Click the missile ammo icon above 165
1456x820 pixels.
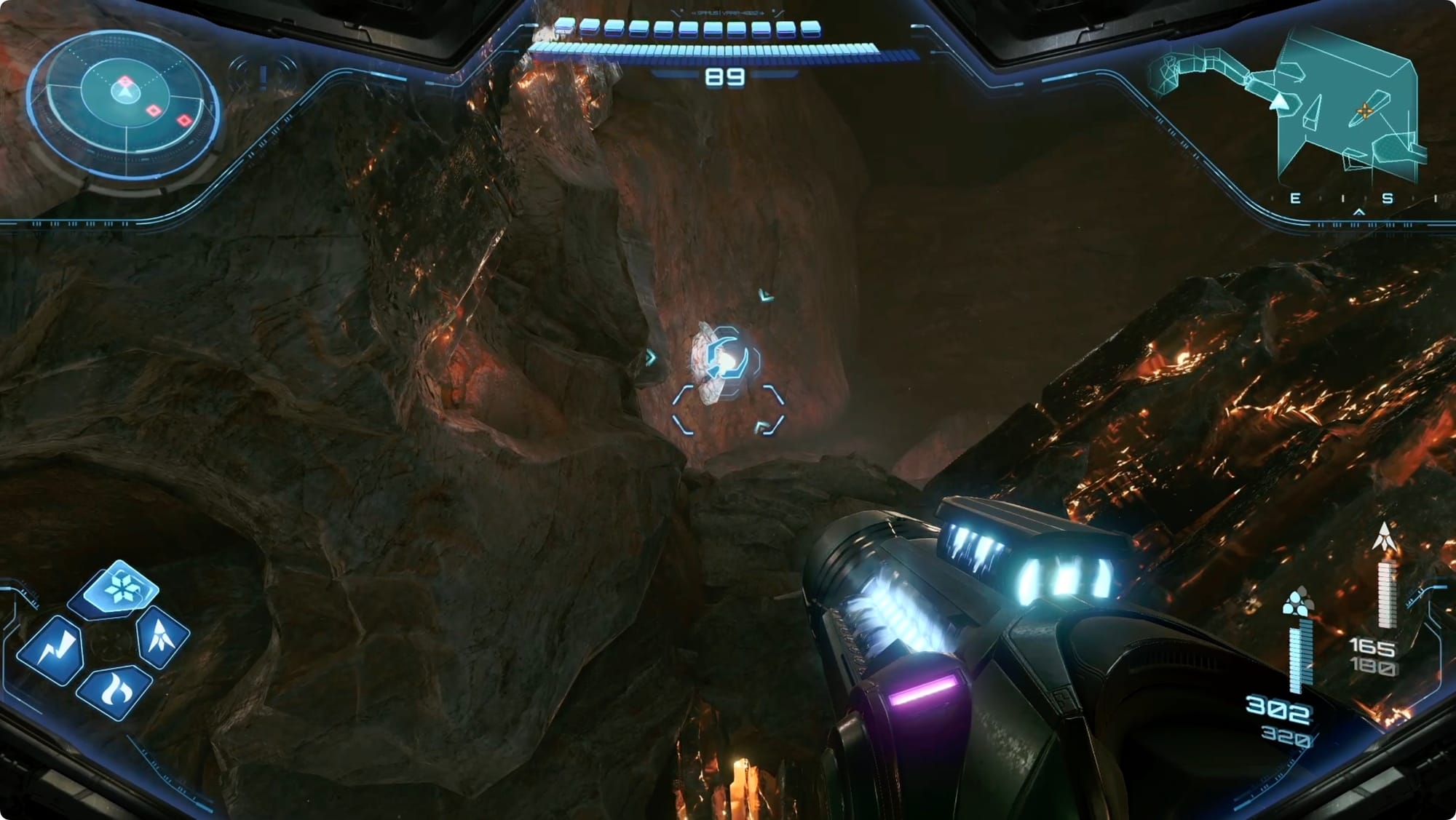(1382, 536)
